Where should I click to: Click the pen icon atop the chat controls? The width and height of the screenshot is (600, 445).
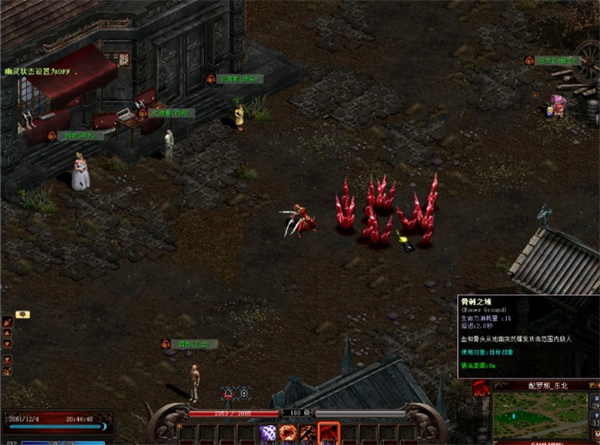(x=8, y=323)
